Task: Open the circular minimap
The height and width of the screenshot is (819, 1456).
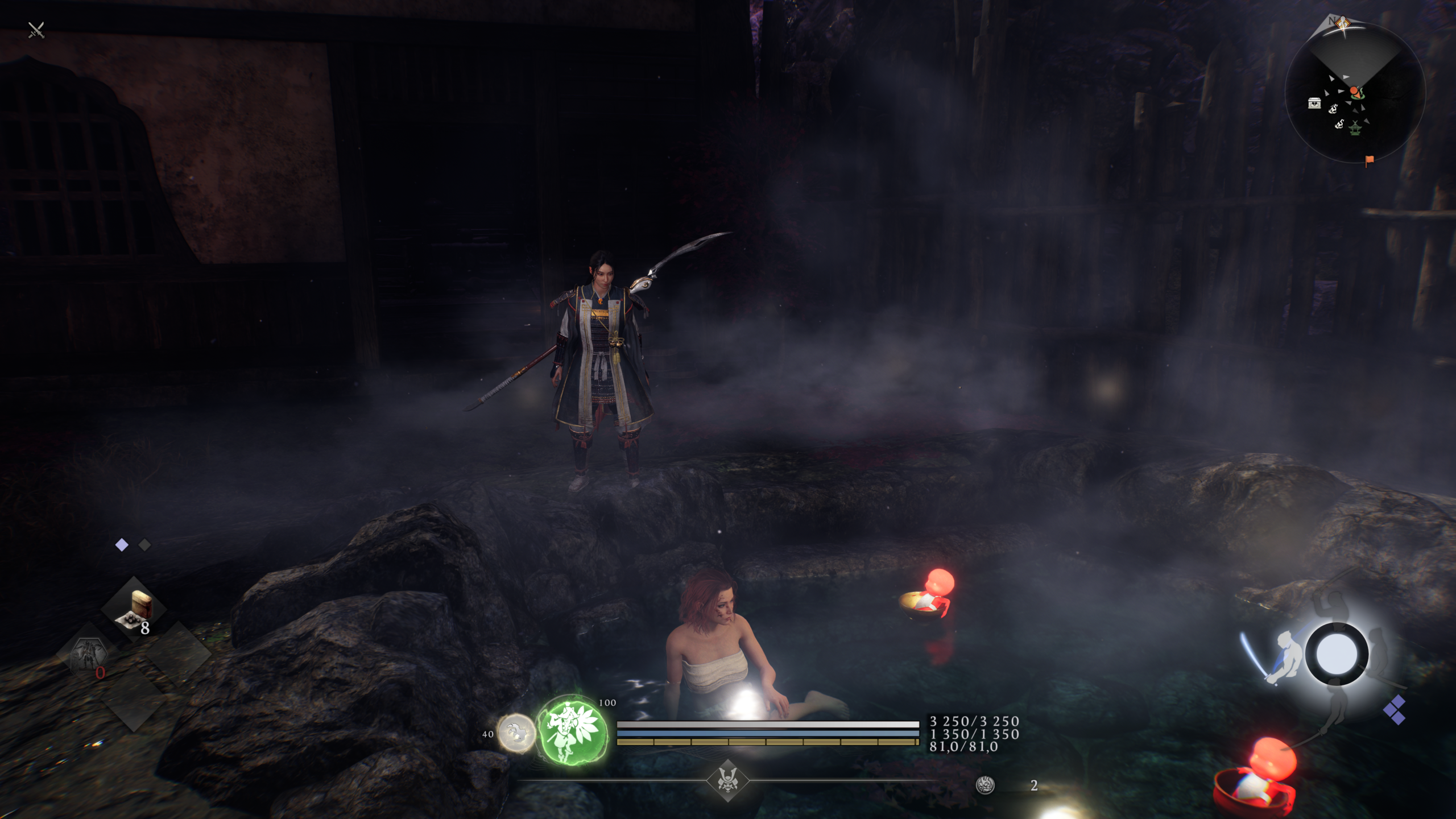Action: tap(1355, 91)
